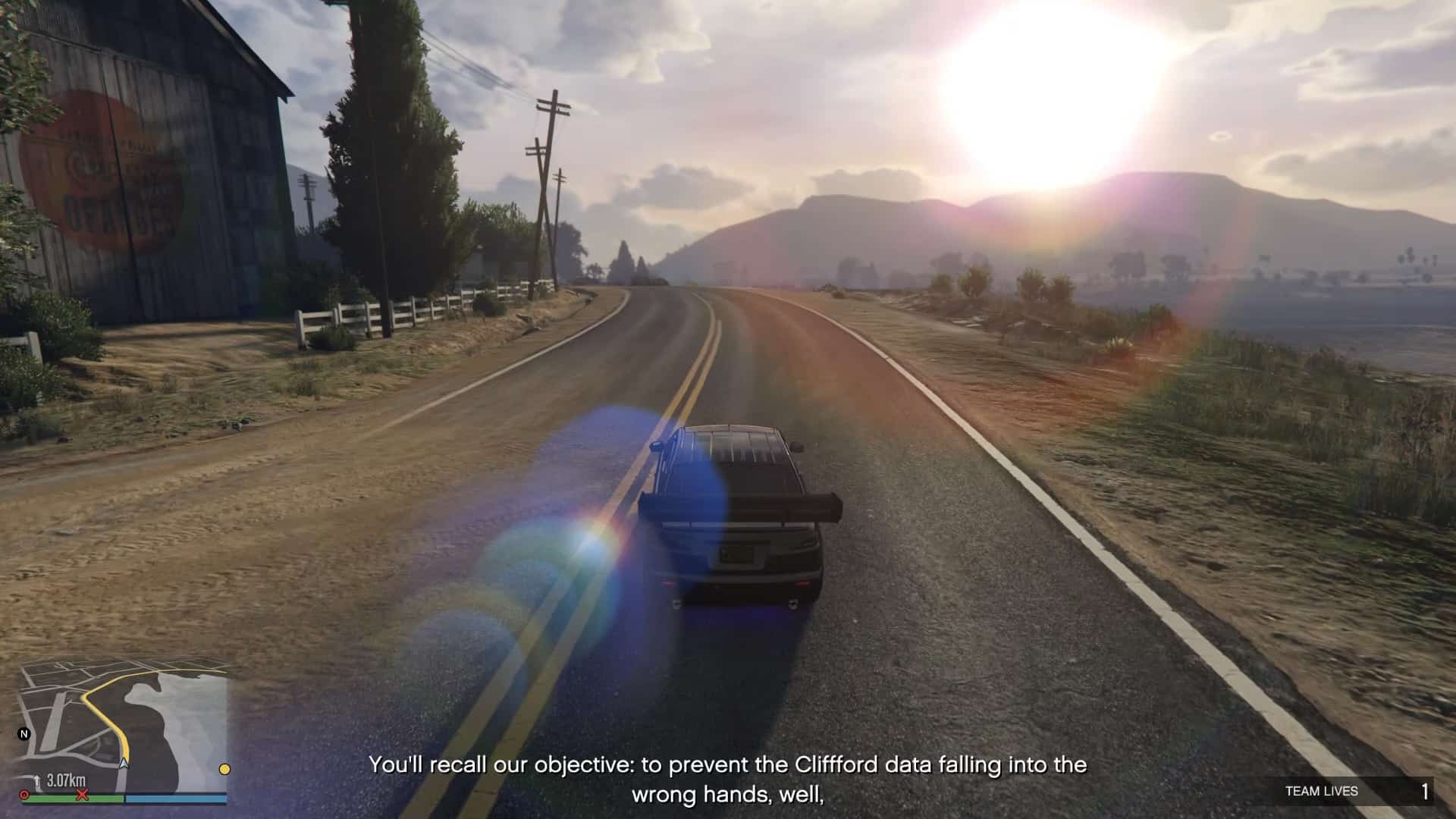Select the red X marker on minimap
This screenshot has height=819, width=1456.
click(x=83, y=794)
